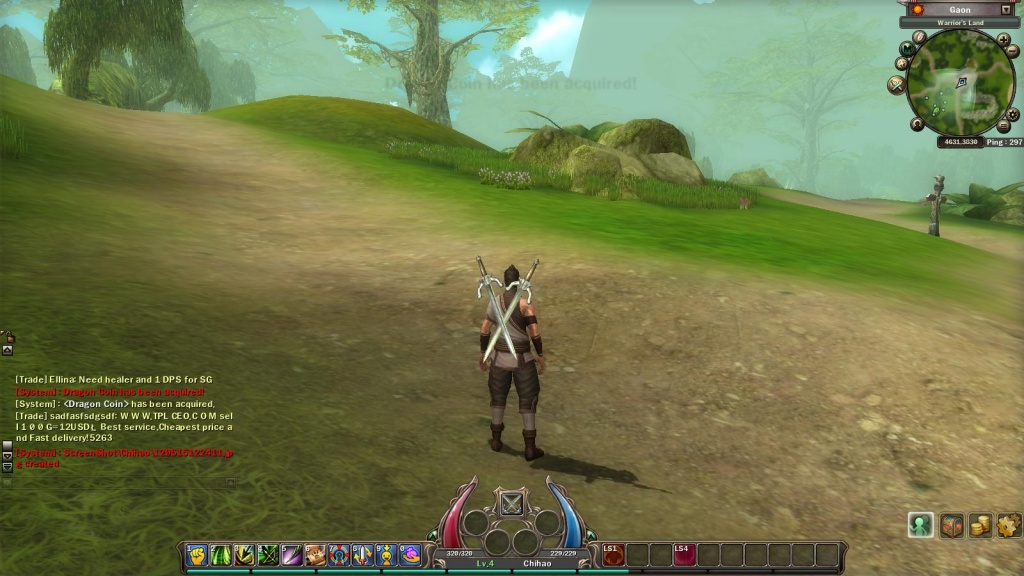Open the gold coins shop button
1024x576 pixels.
tap(981, 525)
